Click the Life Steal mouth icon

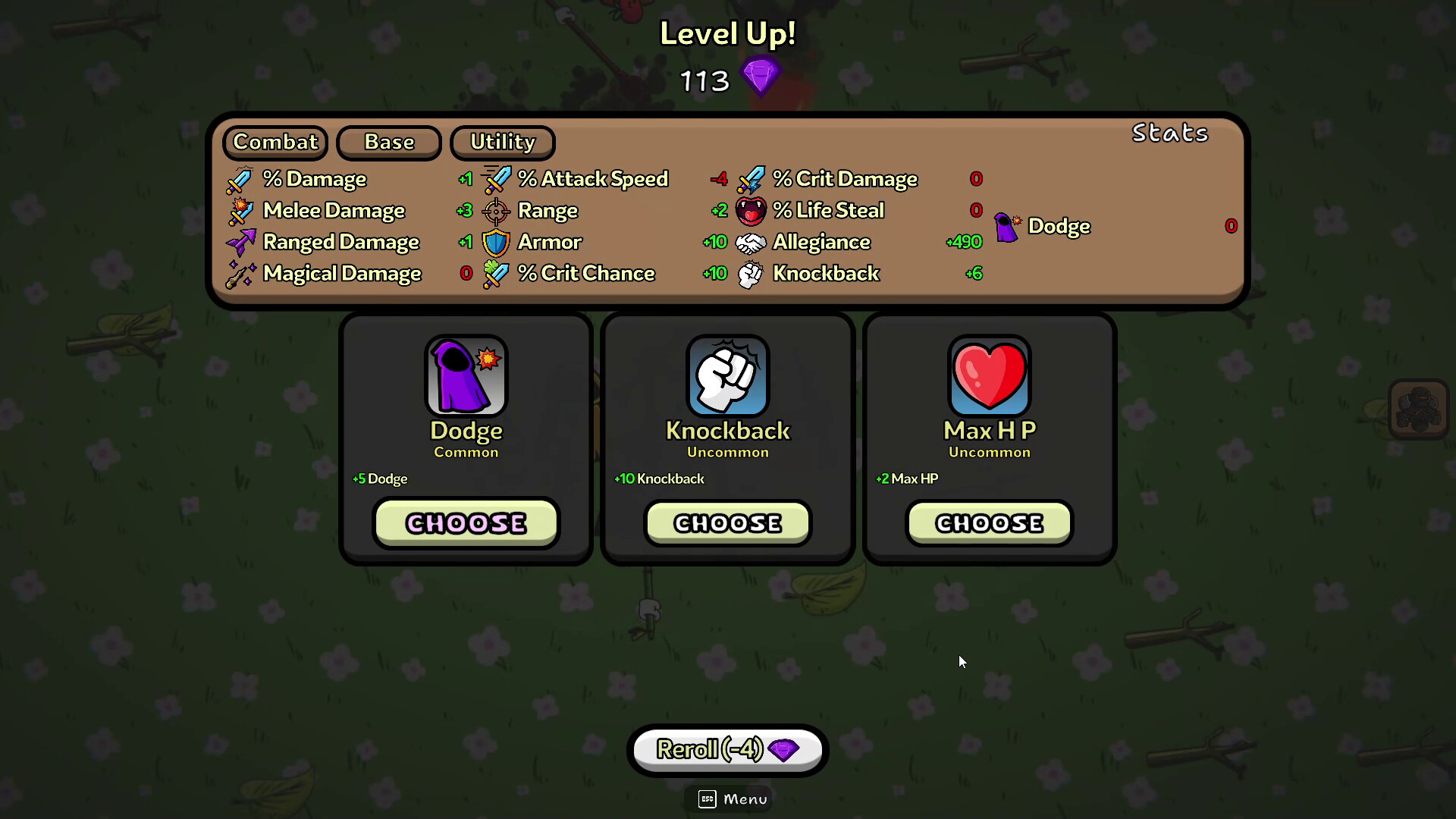click(751, 211)
